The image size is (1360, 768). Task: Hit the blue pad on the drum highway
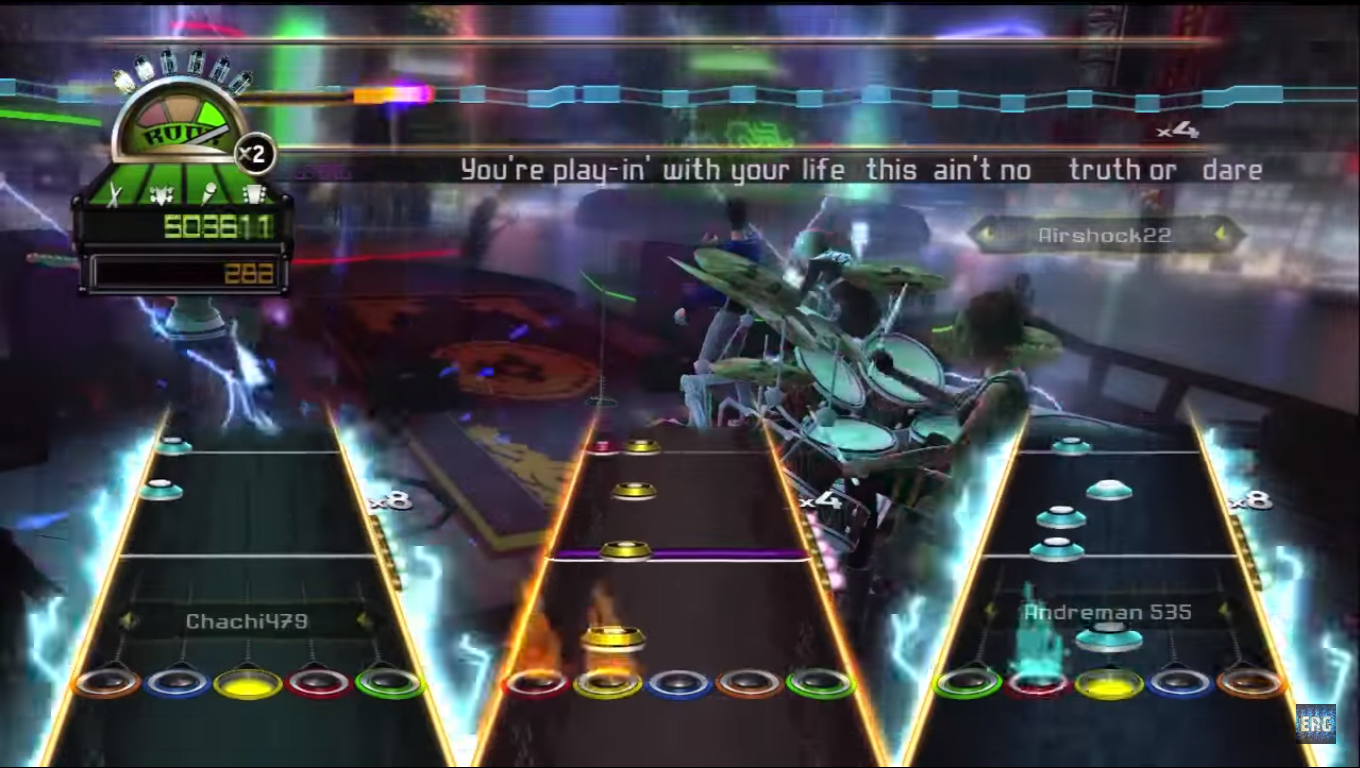679,684
